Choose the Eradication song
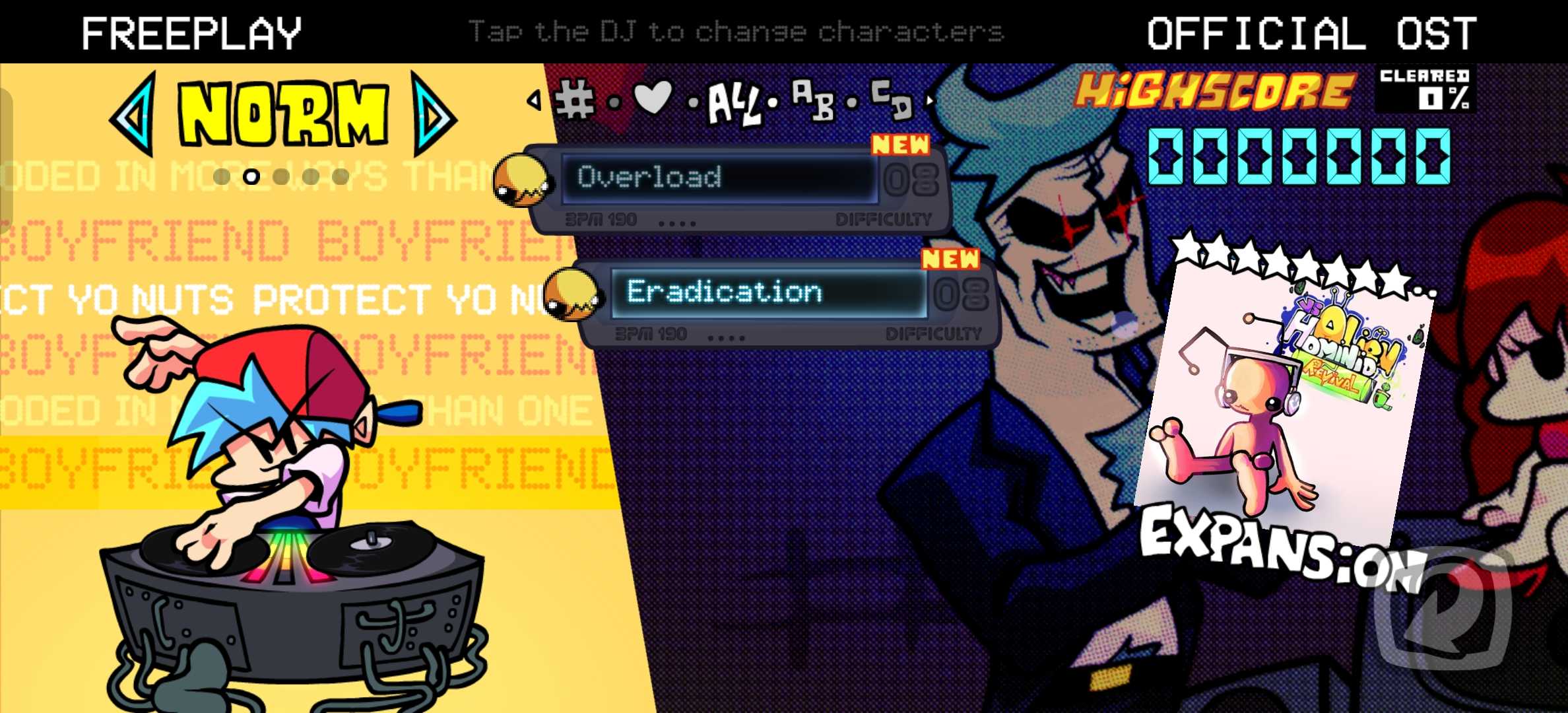Image resolution: width=1568 pixels, height=713 pixels. (x=769, y=292)
